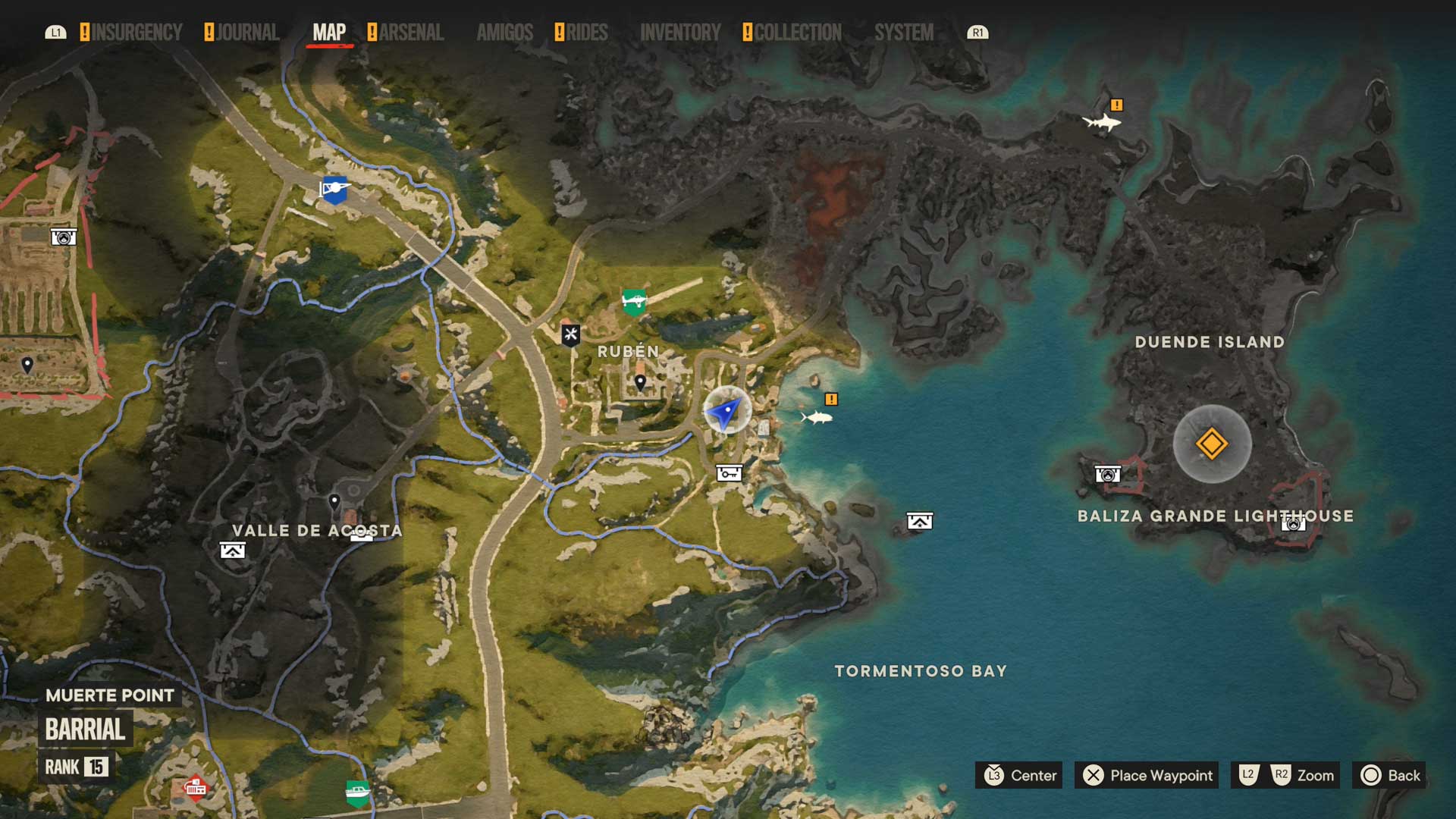Choose the key chest marker below the player
Image resolution: width=1456 pixels, height=819 pixels.
pos(729,473)
